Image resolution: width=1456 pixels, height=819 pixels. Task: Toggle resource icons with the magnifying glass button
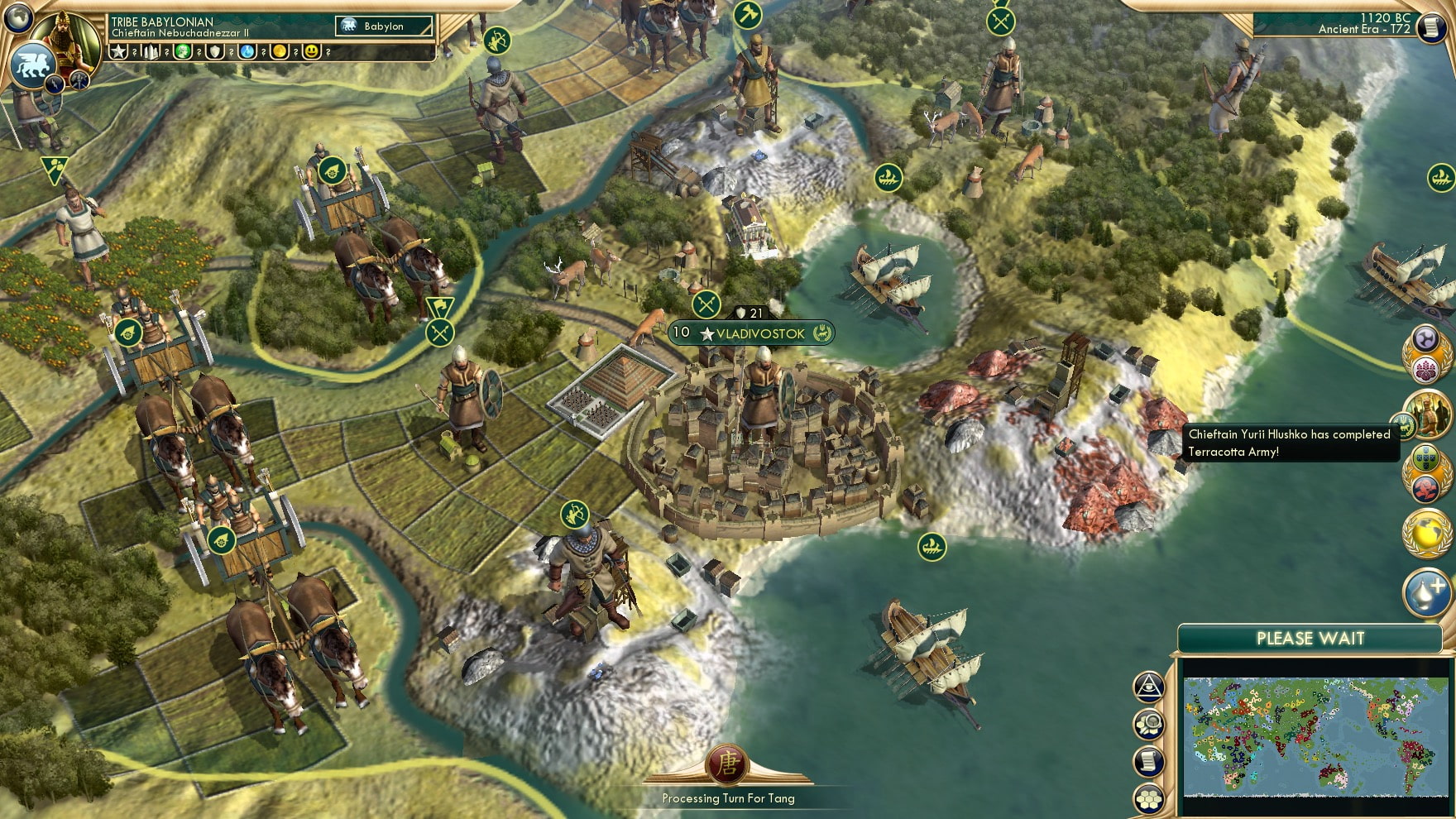point(1150,724)
